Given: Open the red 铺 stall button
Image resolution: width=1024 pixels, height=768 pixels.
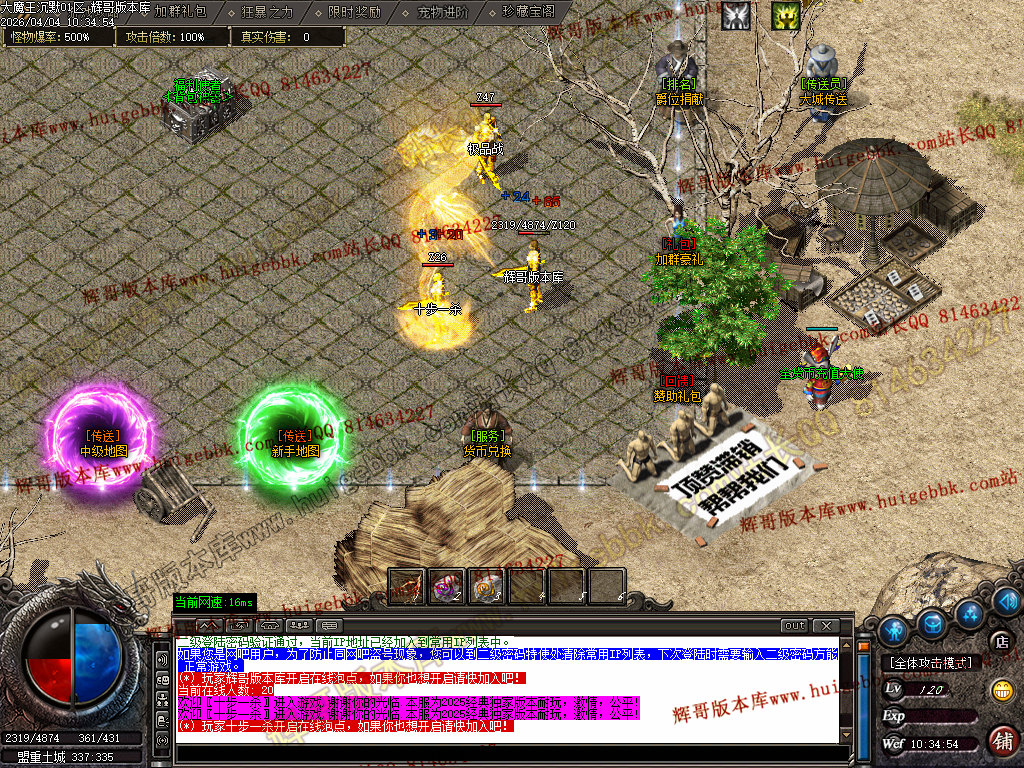Looking at the screenshot, I should (x=1001, y=740).
